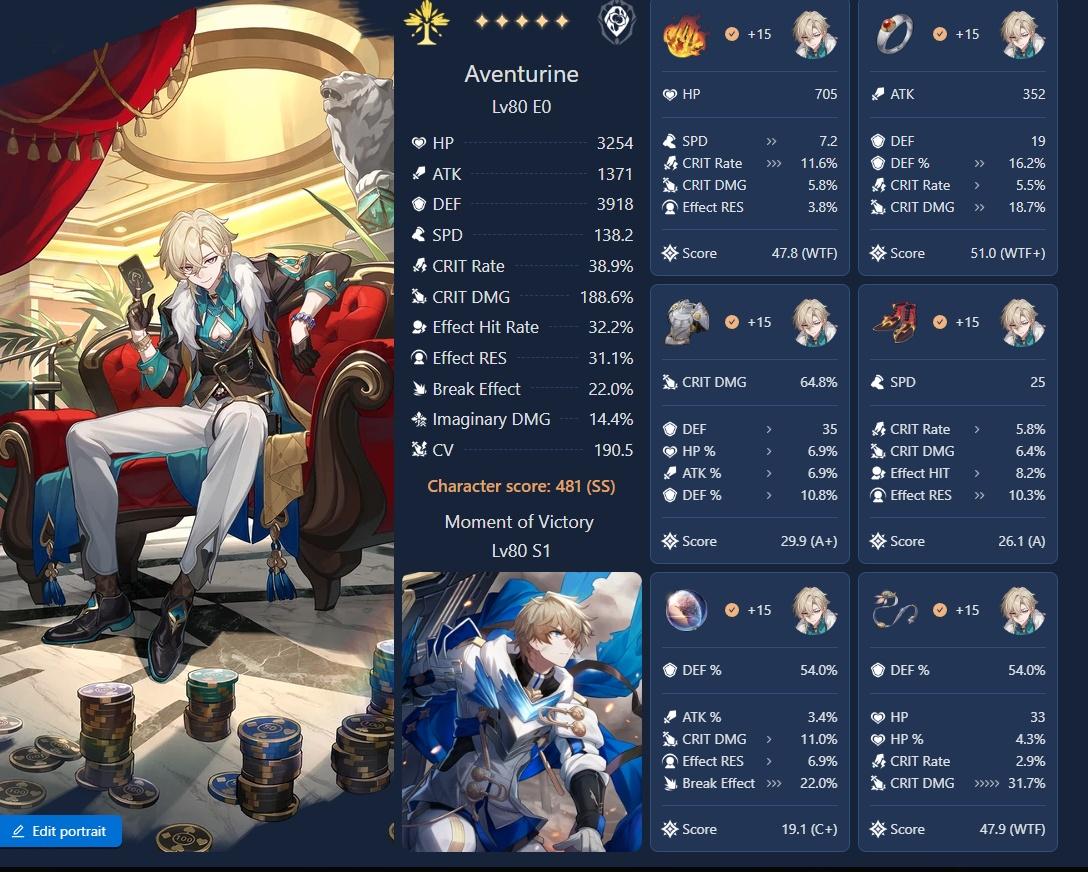Select the link rope relic icon
1088x872 pixels.
tap(893, 610)
